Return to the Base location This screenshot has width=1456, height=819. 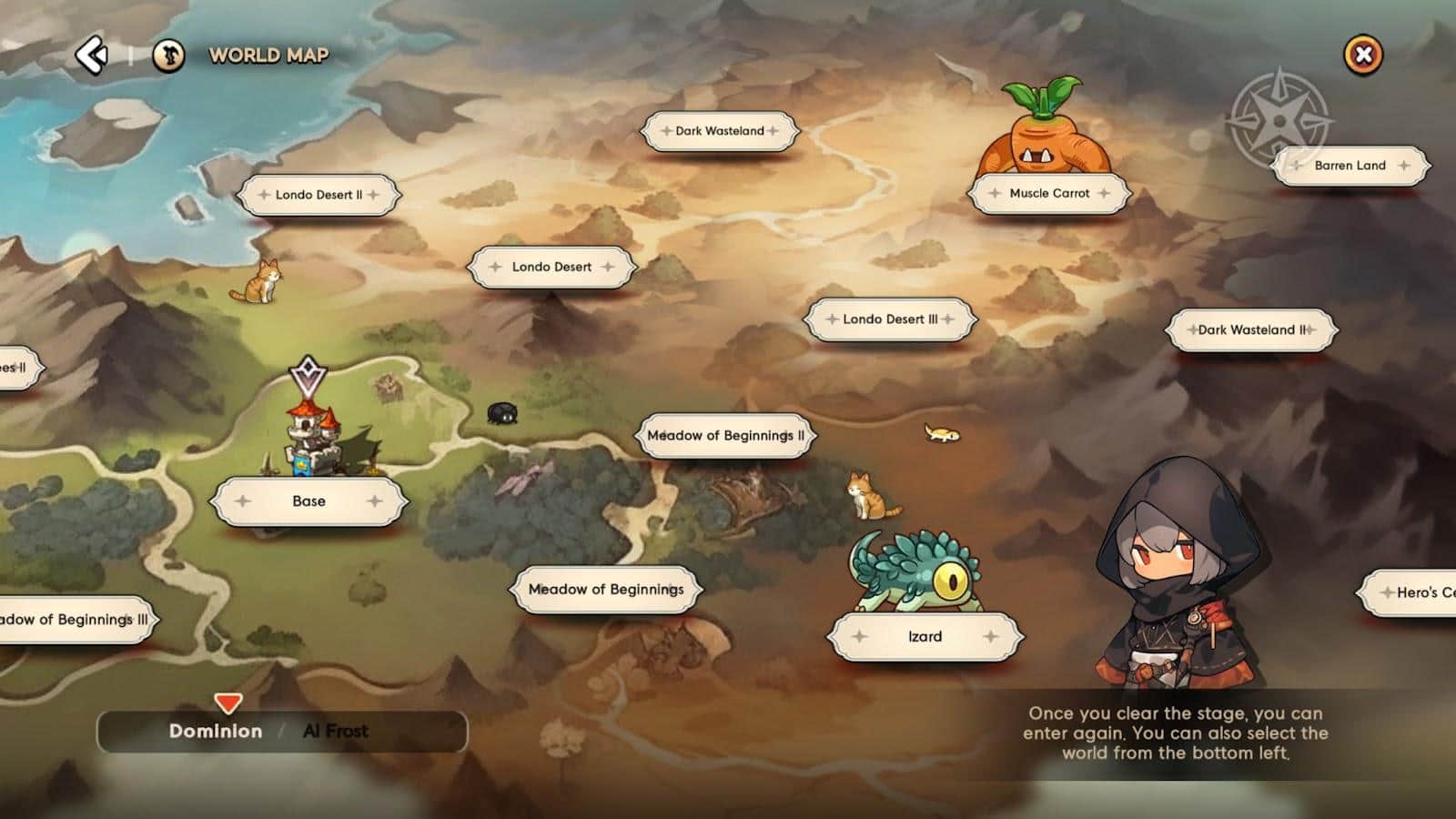coord(308,501)
